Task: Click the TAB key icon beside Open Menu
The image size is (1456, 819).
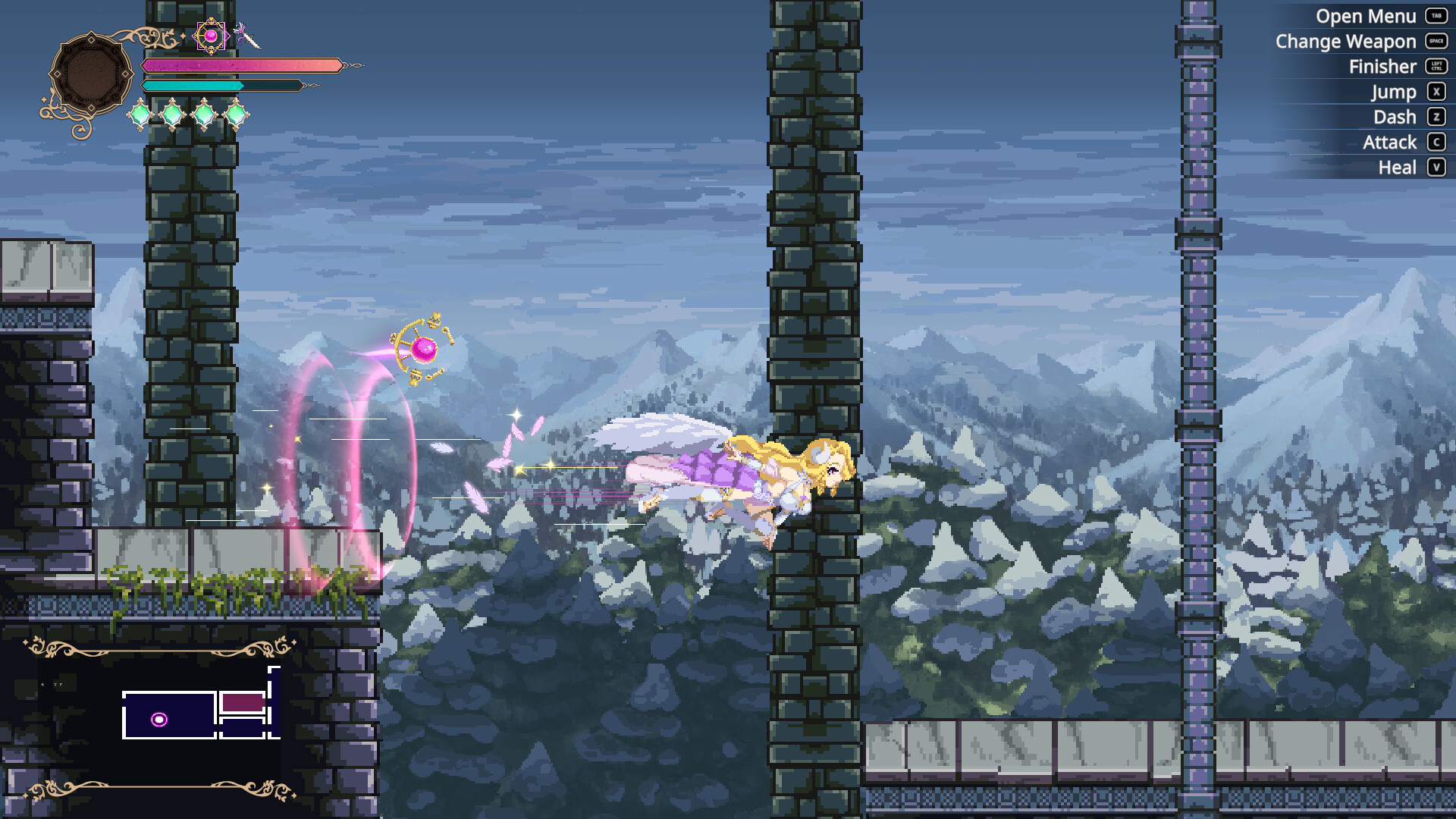Action: click(x=1436, y=16)
